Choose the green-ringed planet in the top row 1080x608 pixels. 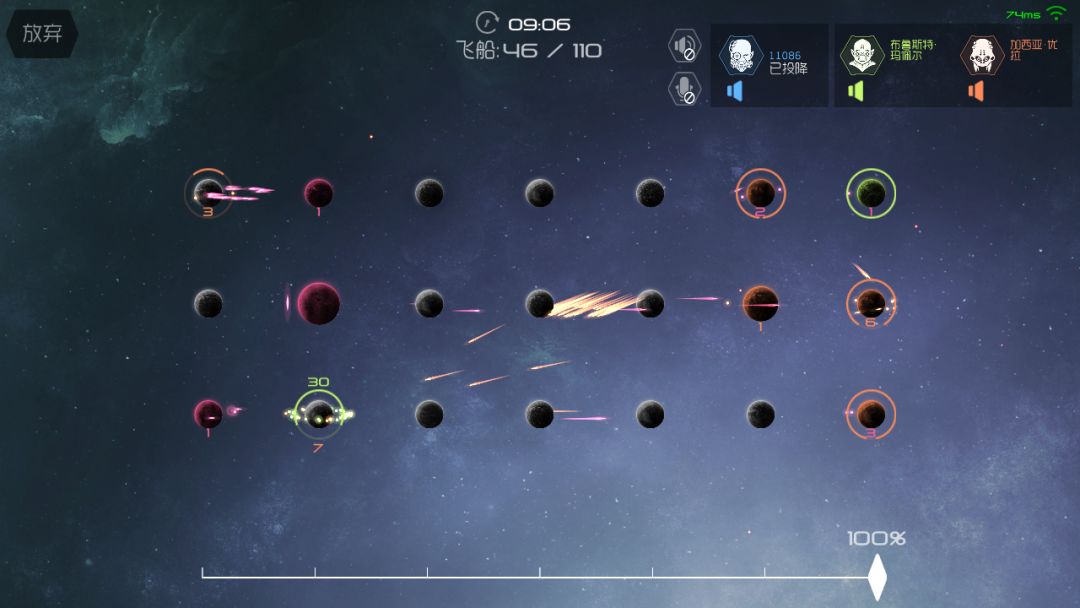(x=871, y=193)
